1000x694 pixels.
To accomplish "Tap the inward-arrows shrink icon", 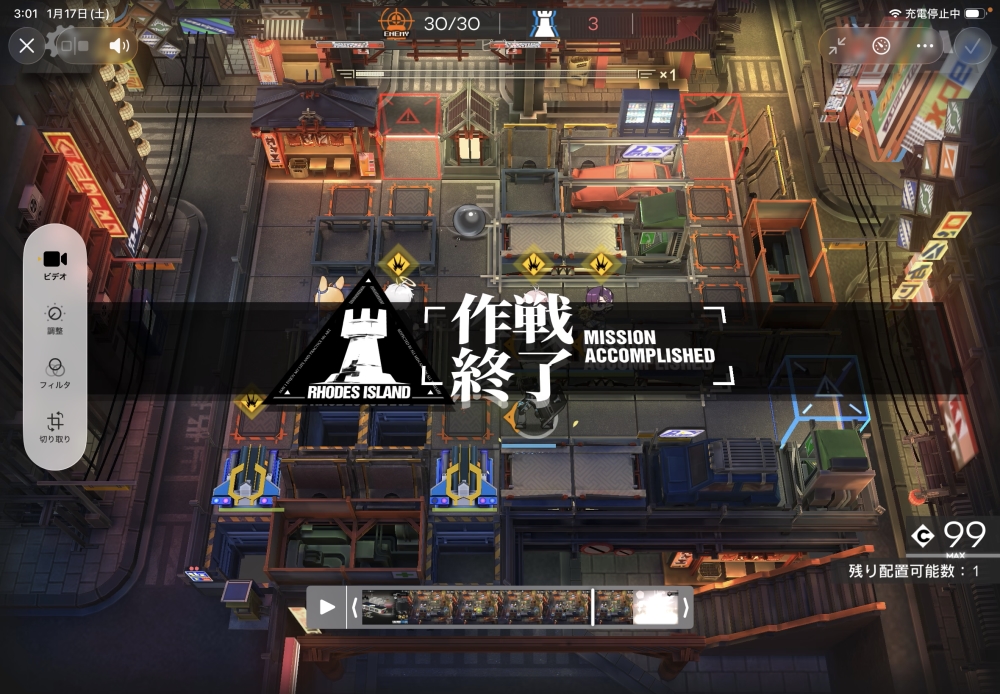I will pyautogui.click(x=838, y=46).
